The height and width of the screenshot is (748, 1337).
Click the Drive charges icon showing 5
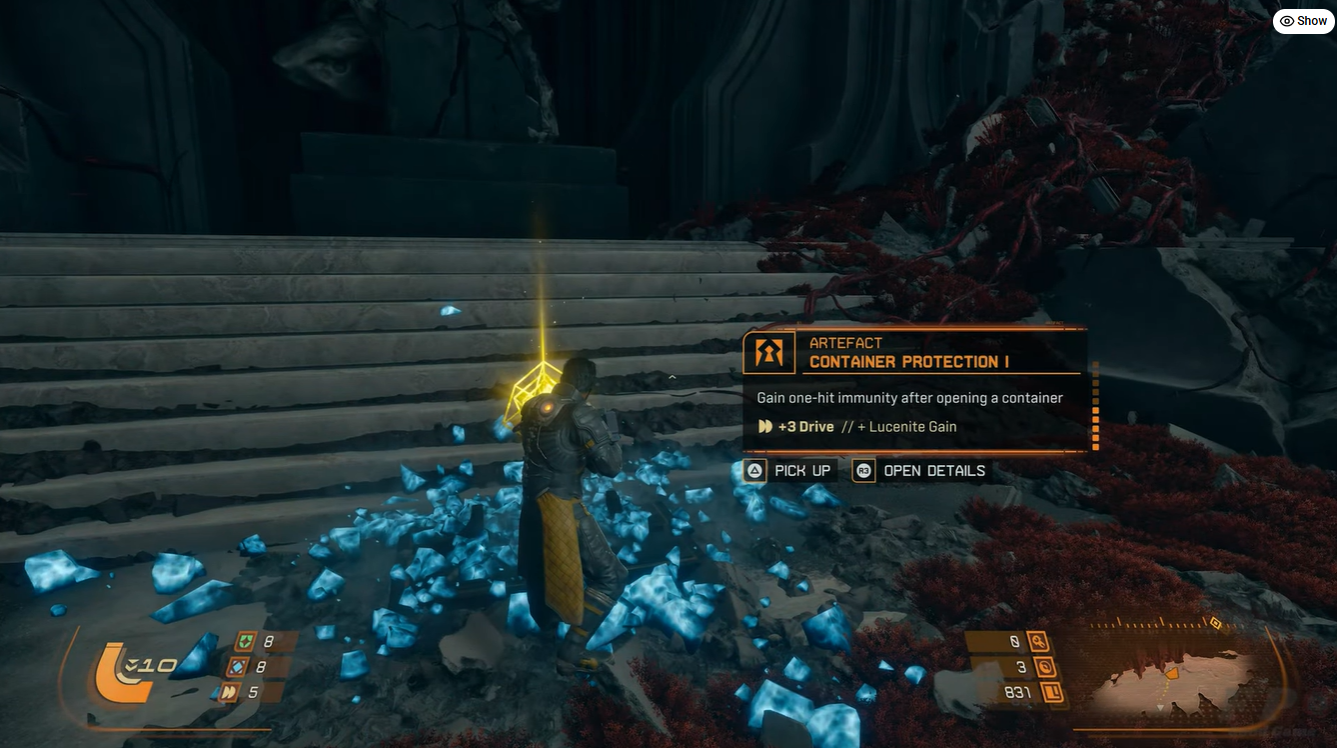tap(229, 693)
